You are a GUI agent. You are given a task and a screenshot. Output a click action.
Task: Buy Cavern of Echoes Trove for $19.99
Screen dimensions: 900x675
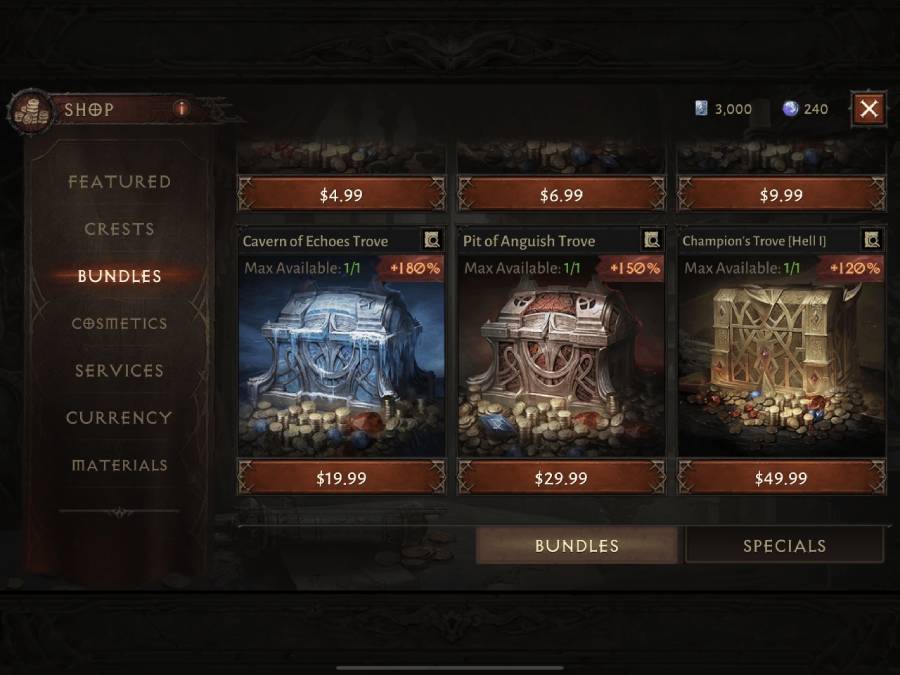341,478
